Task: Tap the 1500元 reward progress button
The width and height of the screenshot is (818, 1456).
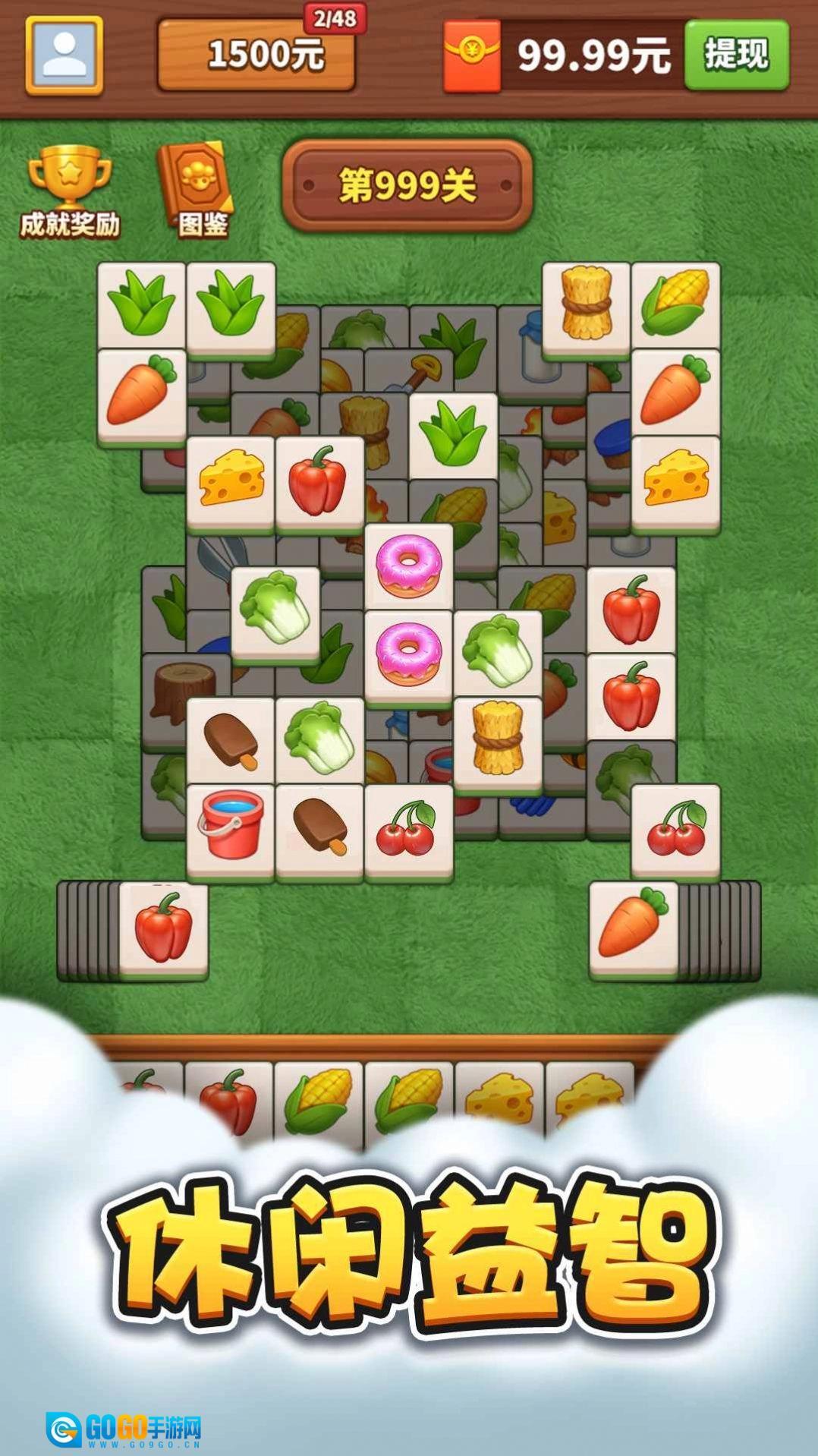Action: [x=256, y=55]
